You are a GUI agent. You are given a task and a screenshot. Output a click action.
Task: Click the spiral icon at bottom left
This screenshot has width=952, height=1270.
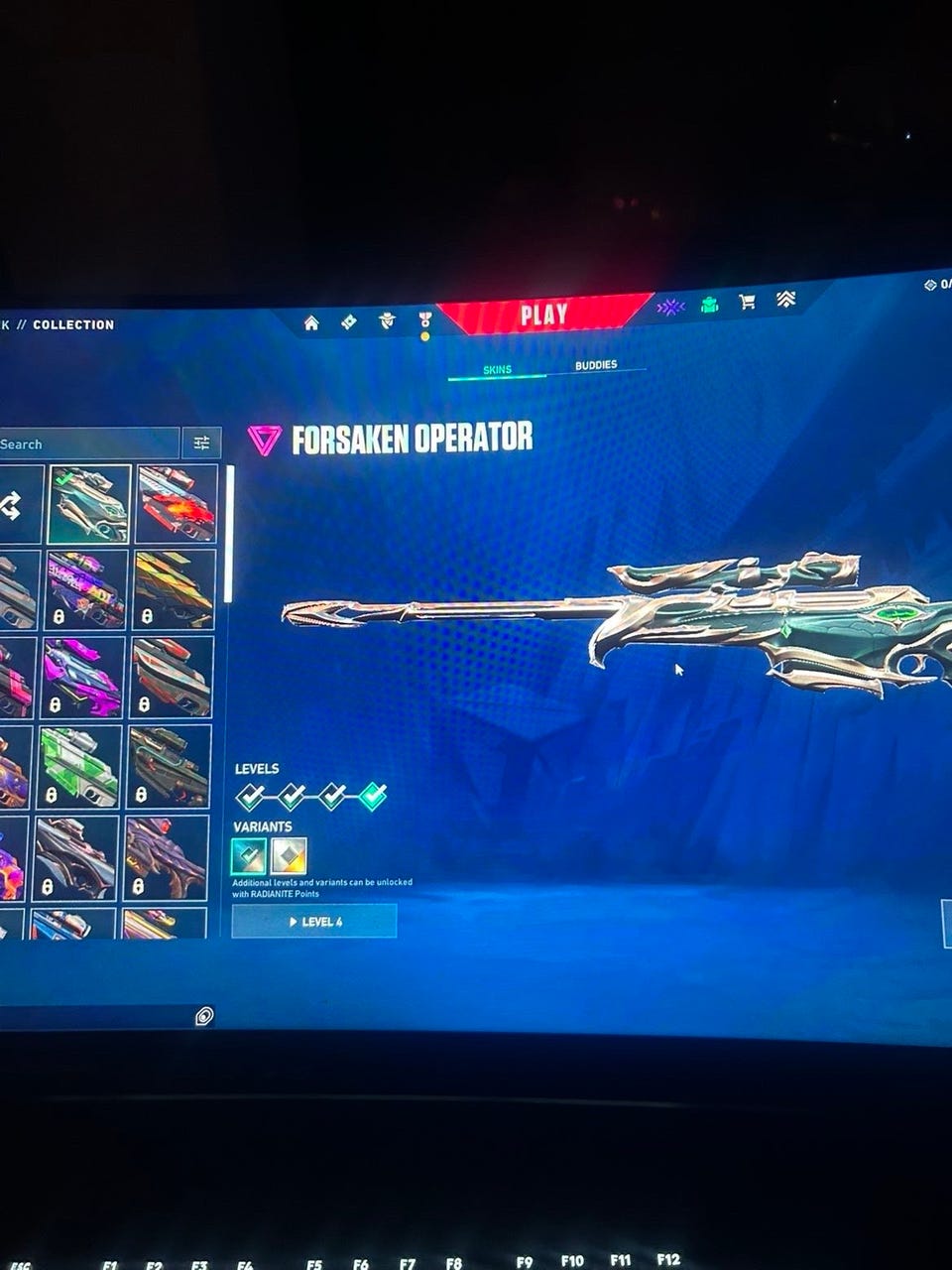tap(204, 1015)
